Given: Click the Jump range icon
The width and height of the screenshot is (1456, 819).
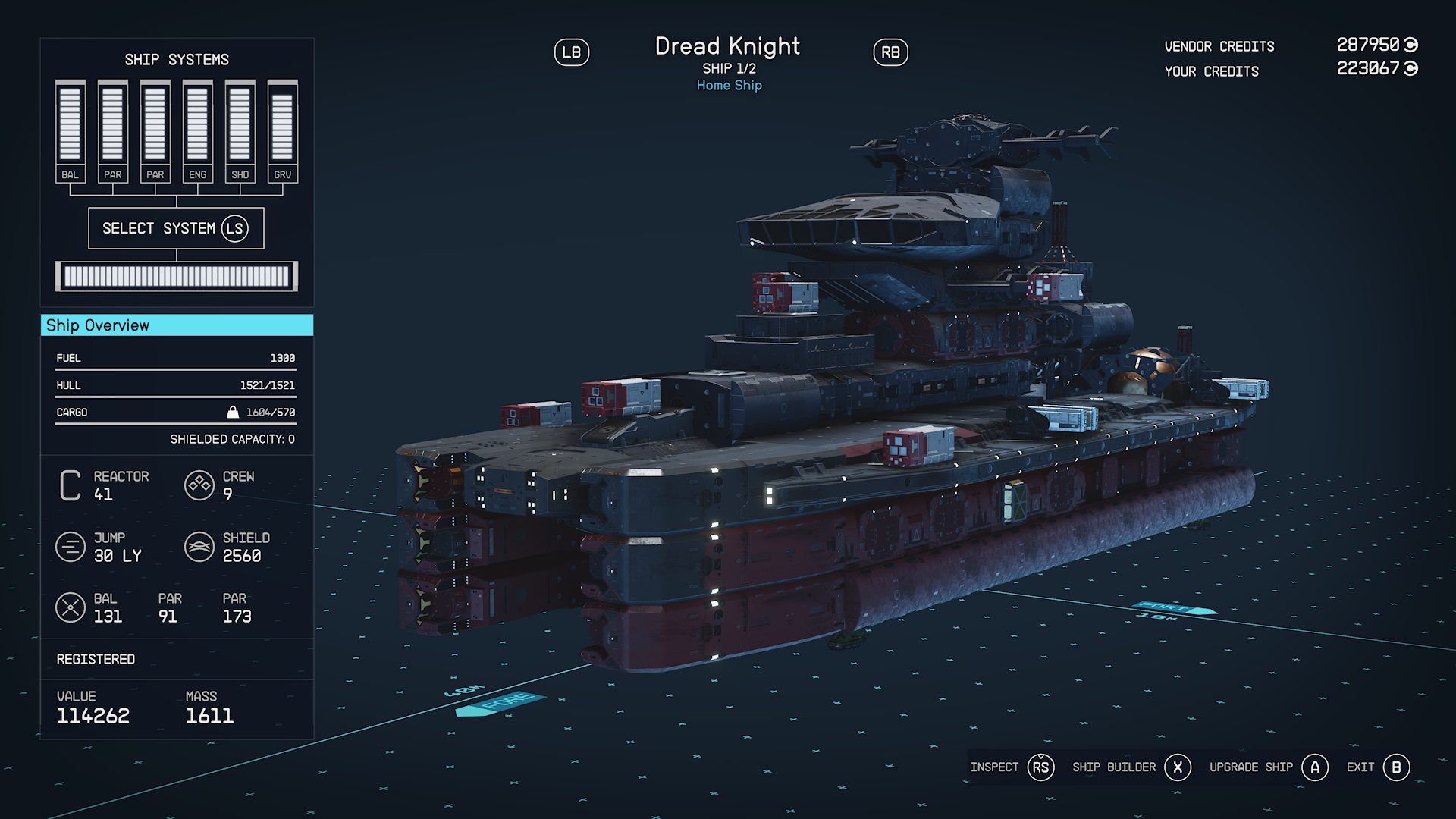Looking at the screenshot, I should 71,547.
